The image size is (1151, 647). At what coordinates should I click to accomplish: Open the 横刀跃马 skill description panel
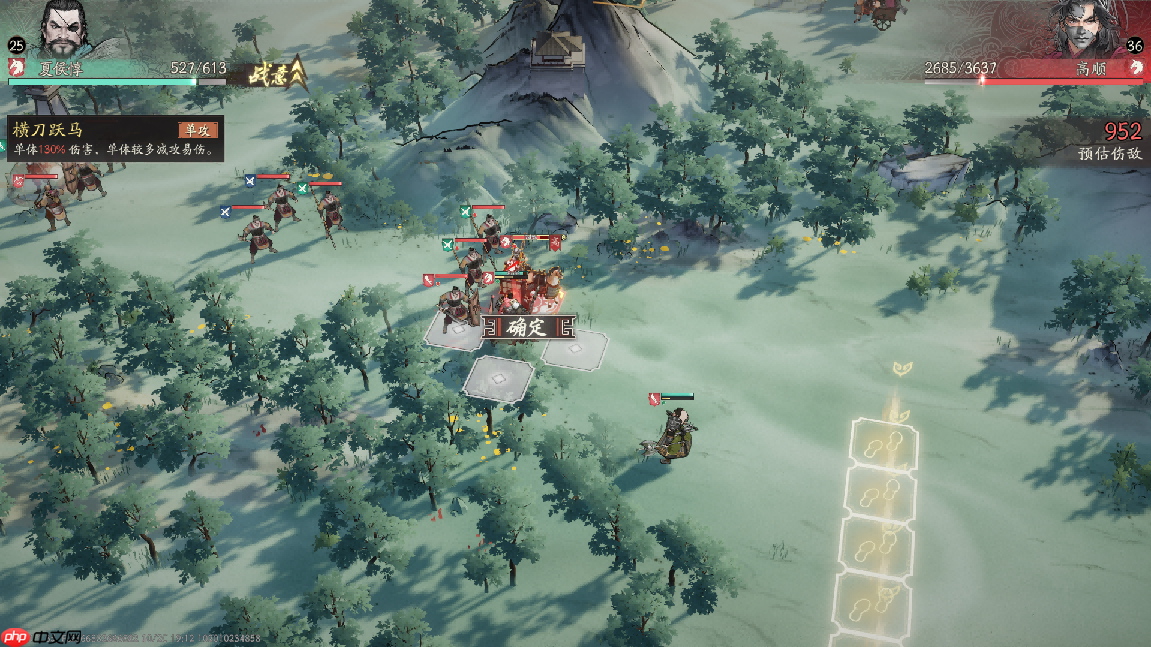112,139
